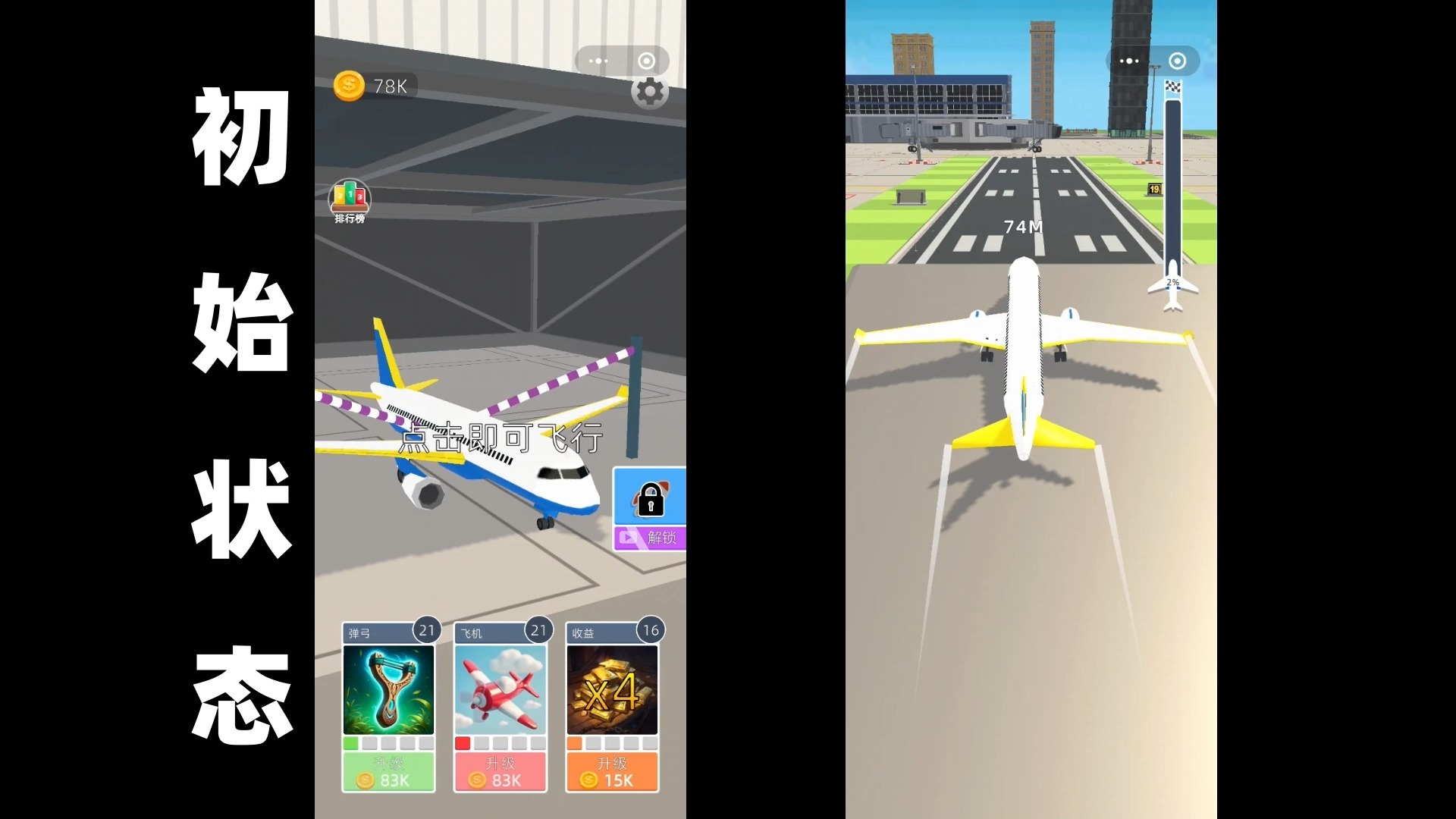The height and width of the screenshot is (819, 1456).
Task: Click the 78K gold coin icon
Action: tap(349, 86)
